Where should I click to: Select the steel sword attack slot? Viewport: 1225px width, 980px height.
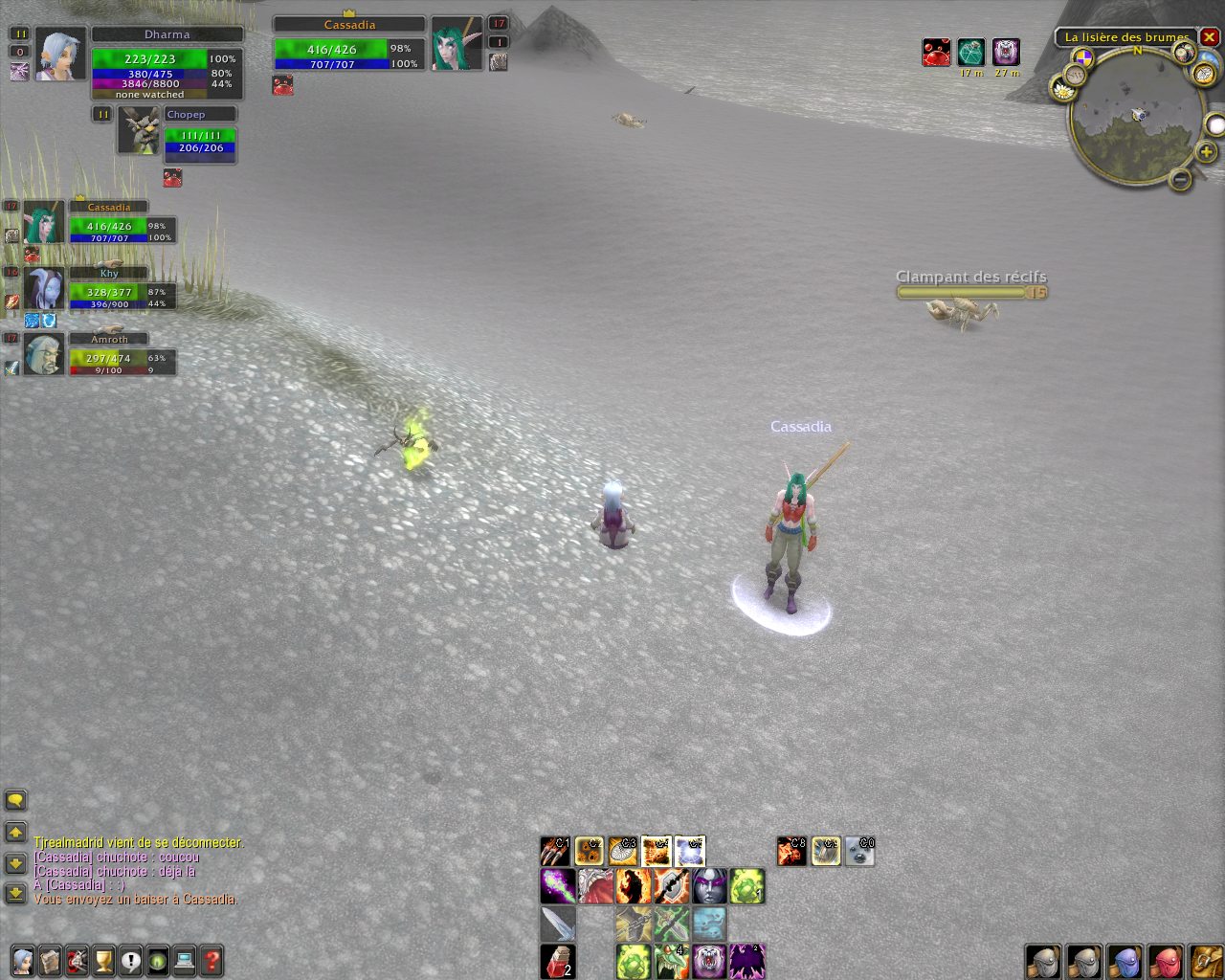click(557, 924)
